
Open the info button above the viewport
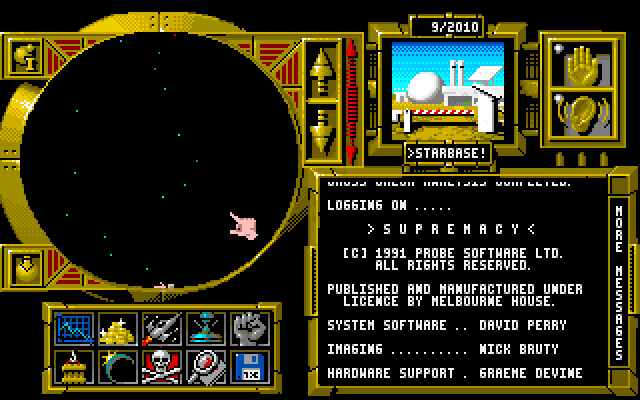24,56
